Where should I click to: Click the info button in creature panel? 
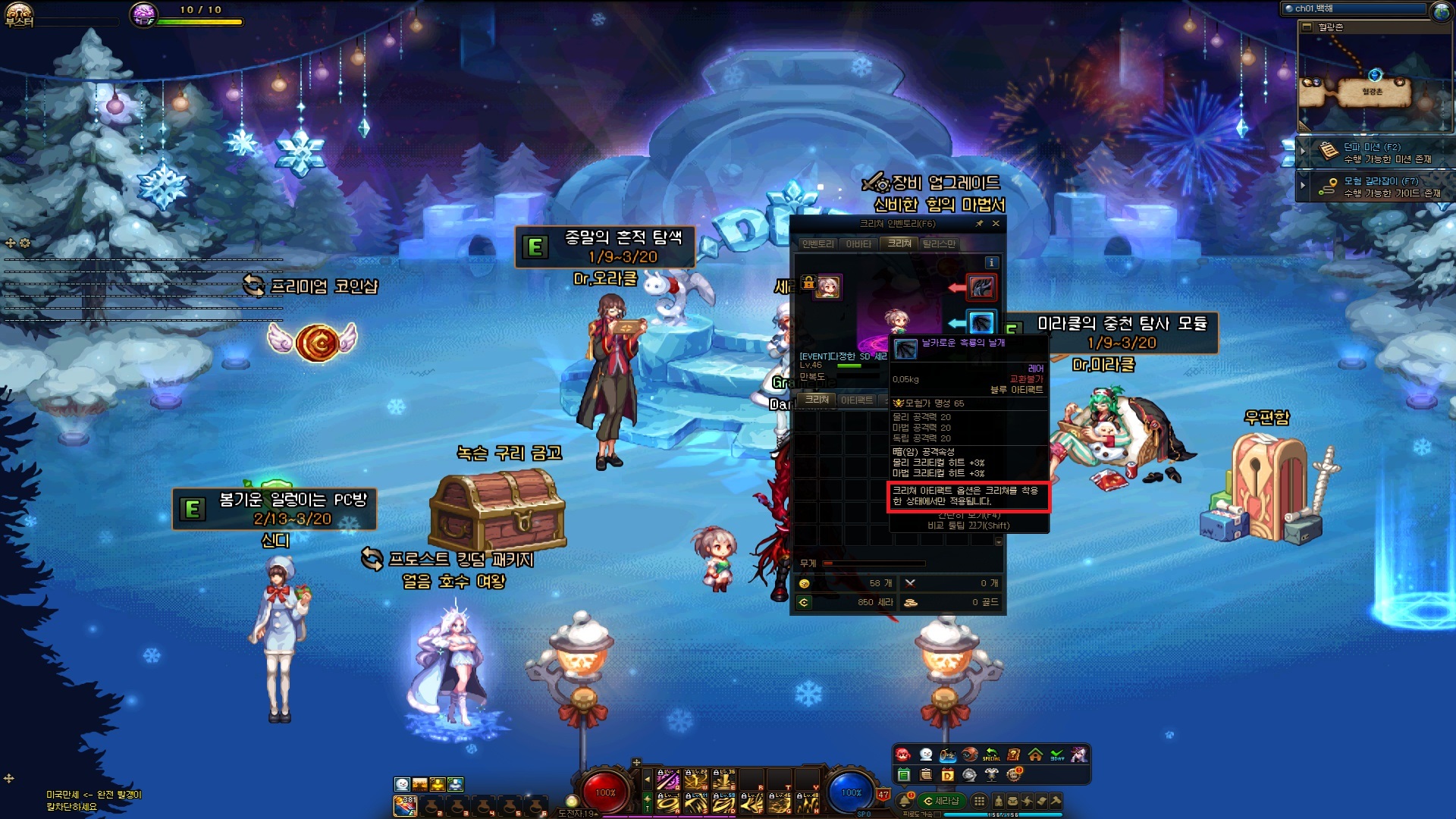pos(991,262)
